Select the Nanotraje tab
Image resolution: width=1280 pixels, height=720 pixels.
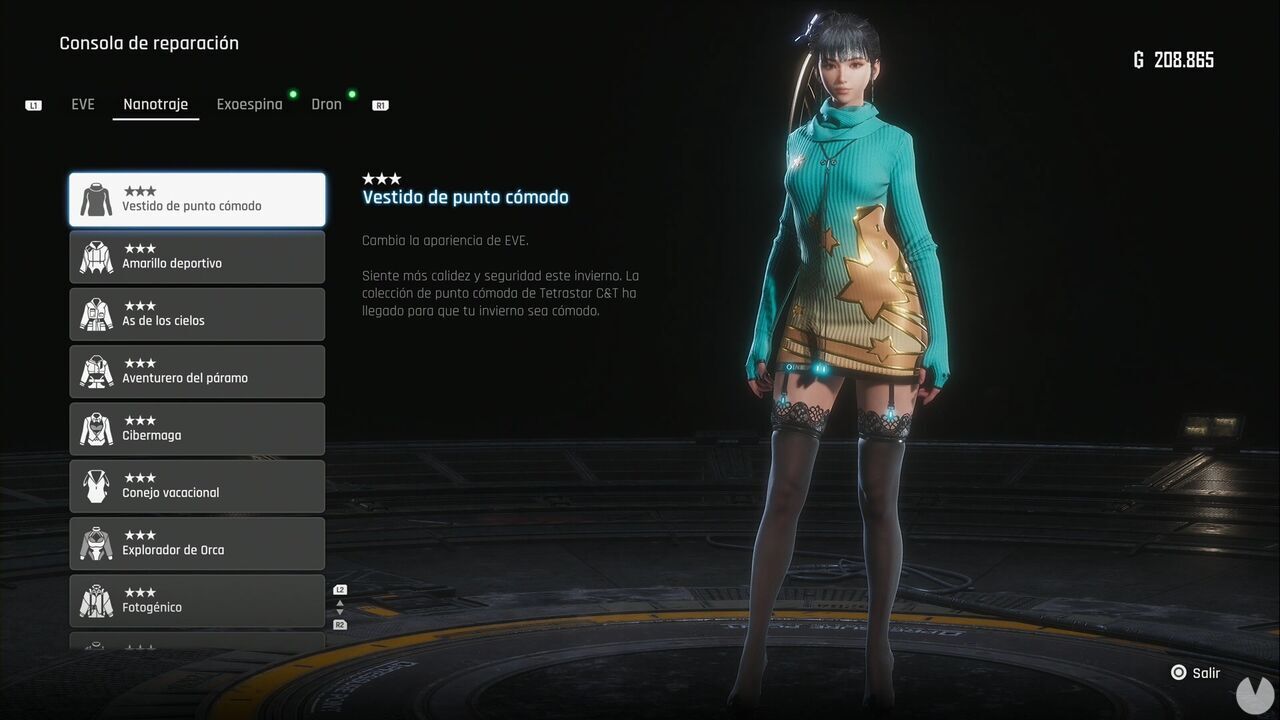point(155,103)
